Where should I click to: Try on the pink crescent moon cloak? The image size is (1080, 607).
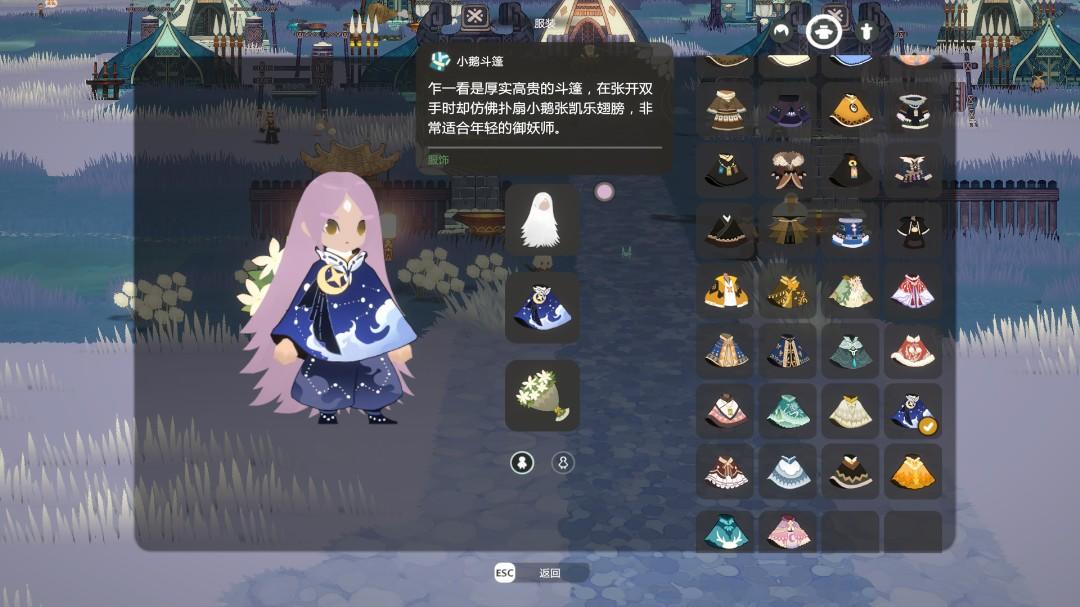coord(788,531)
